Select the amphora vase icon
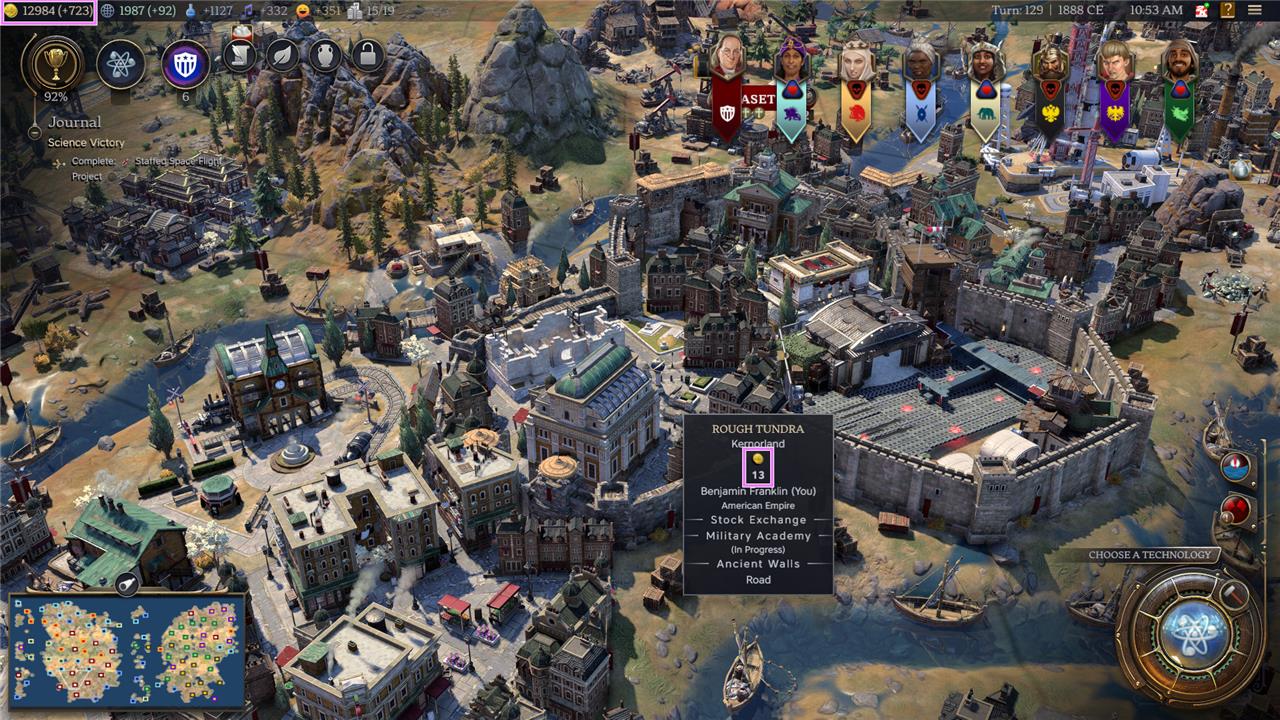Image resolution: width=1280 pixels, height=720 pixels. click(x=326, y=55)
